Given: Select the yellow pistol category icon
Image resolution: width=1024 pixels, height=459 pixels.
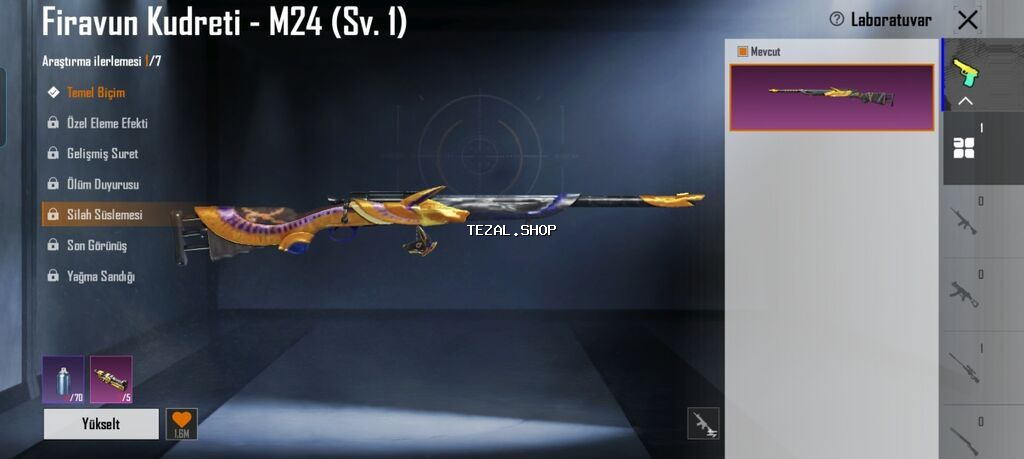Looking at the screenshot, I should tap(967, 71).
